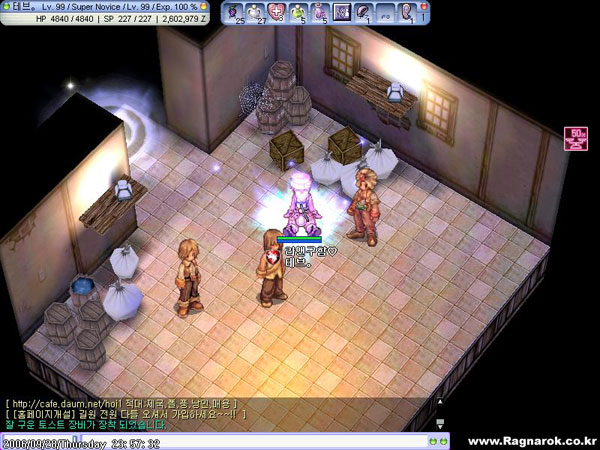Use the pink ear-shaped hotbar item
The height and width of the screenshot is (450, 600).
coord(409,12)
